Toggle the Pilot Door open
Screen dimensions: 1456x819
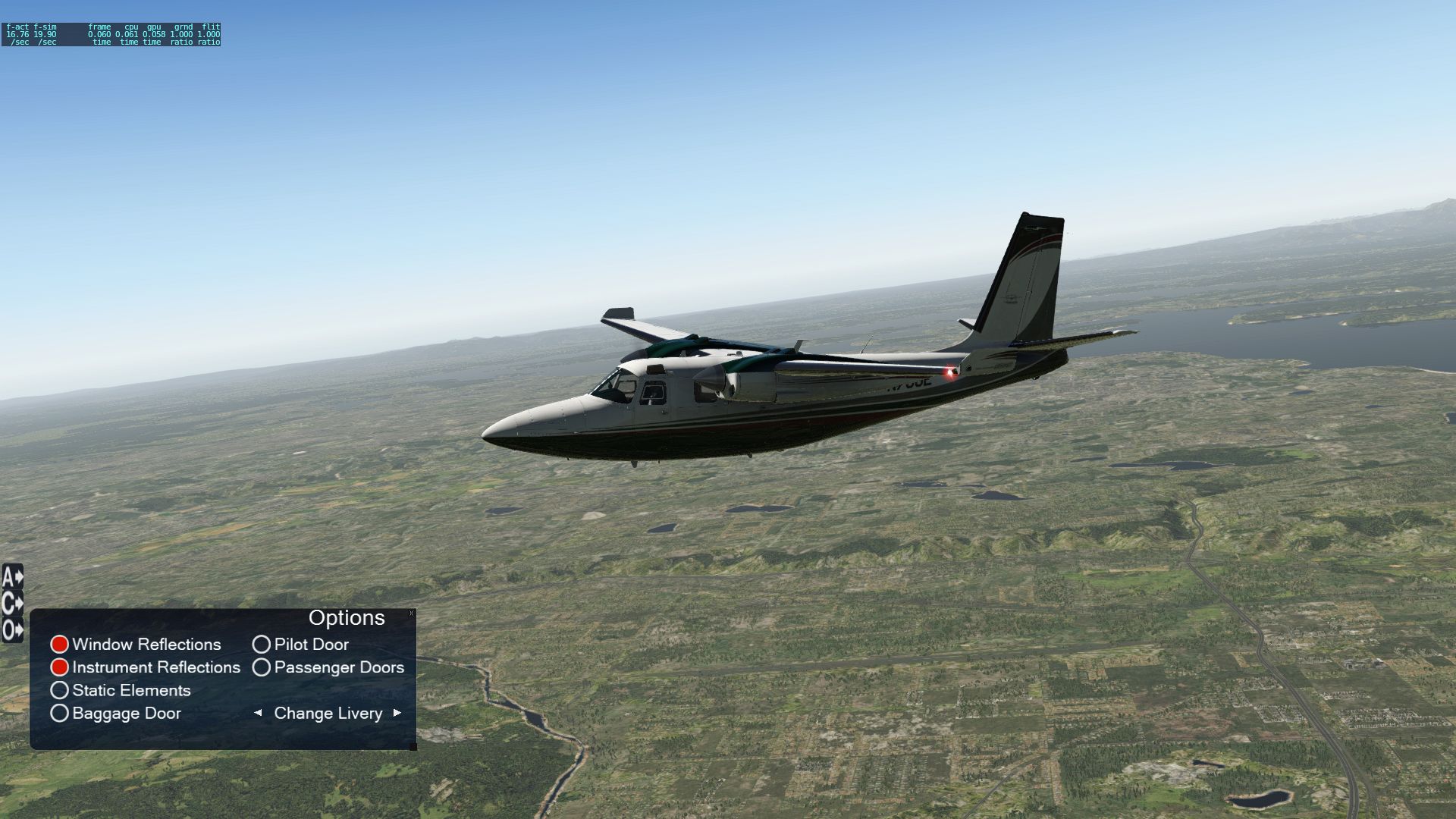click(x=262, y=645)
